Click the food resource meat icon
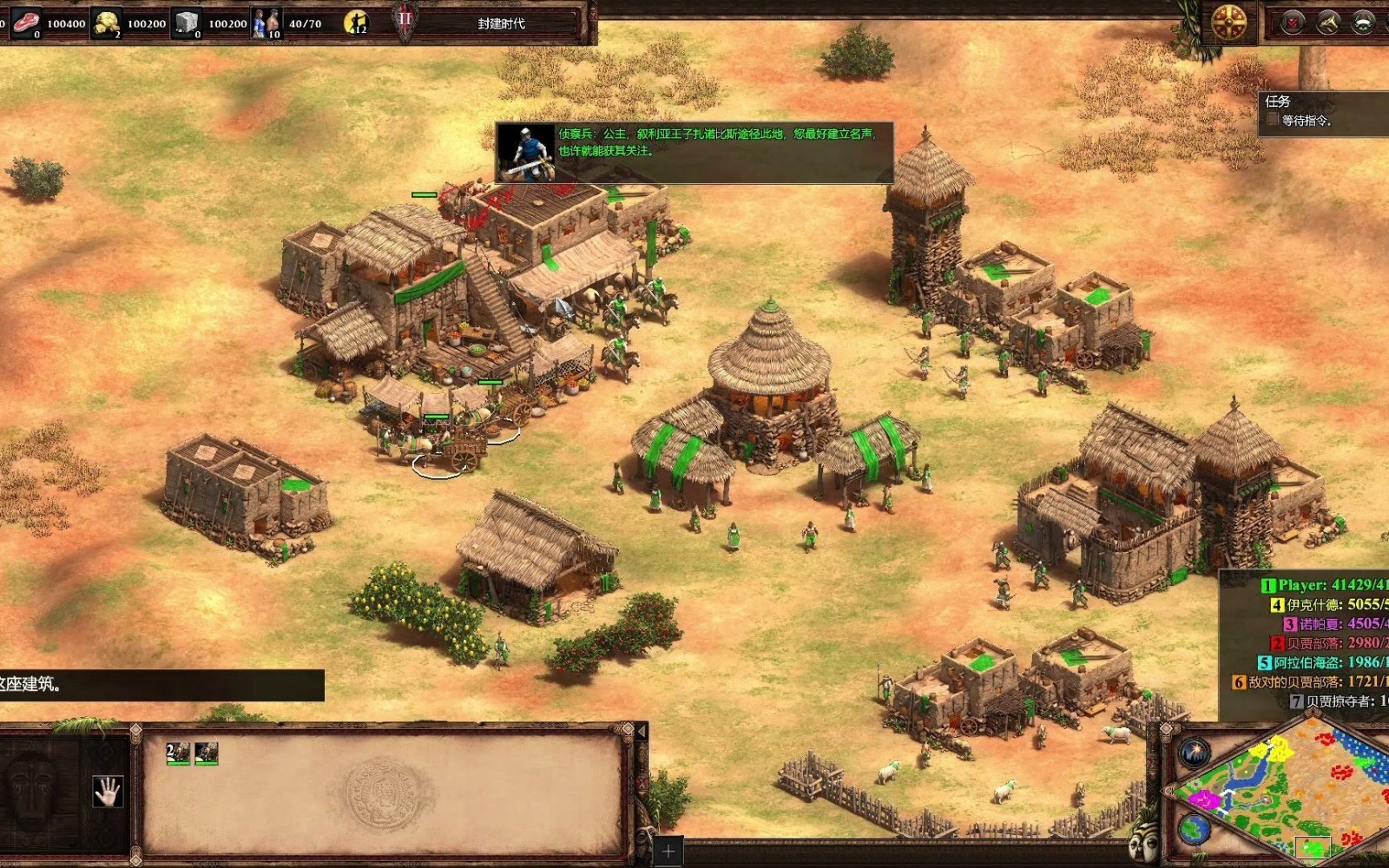This screenshot has height=868, width=1389. [x=25, y=23]
